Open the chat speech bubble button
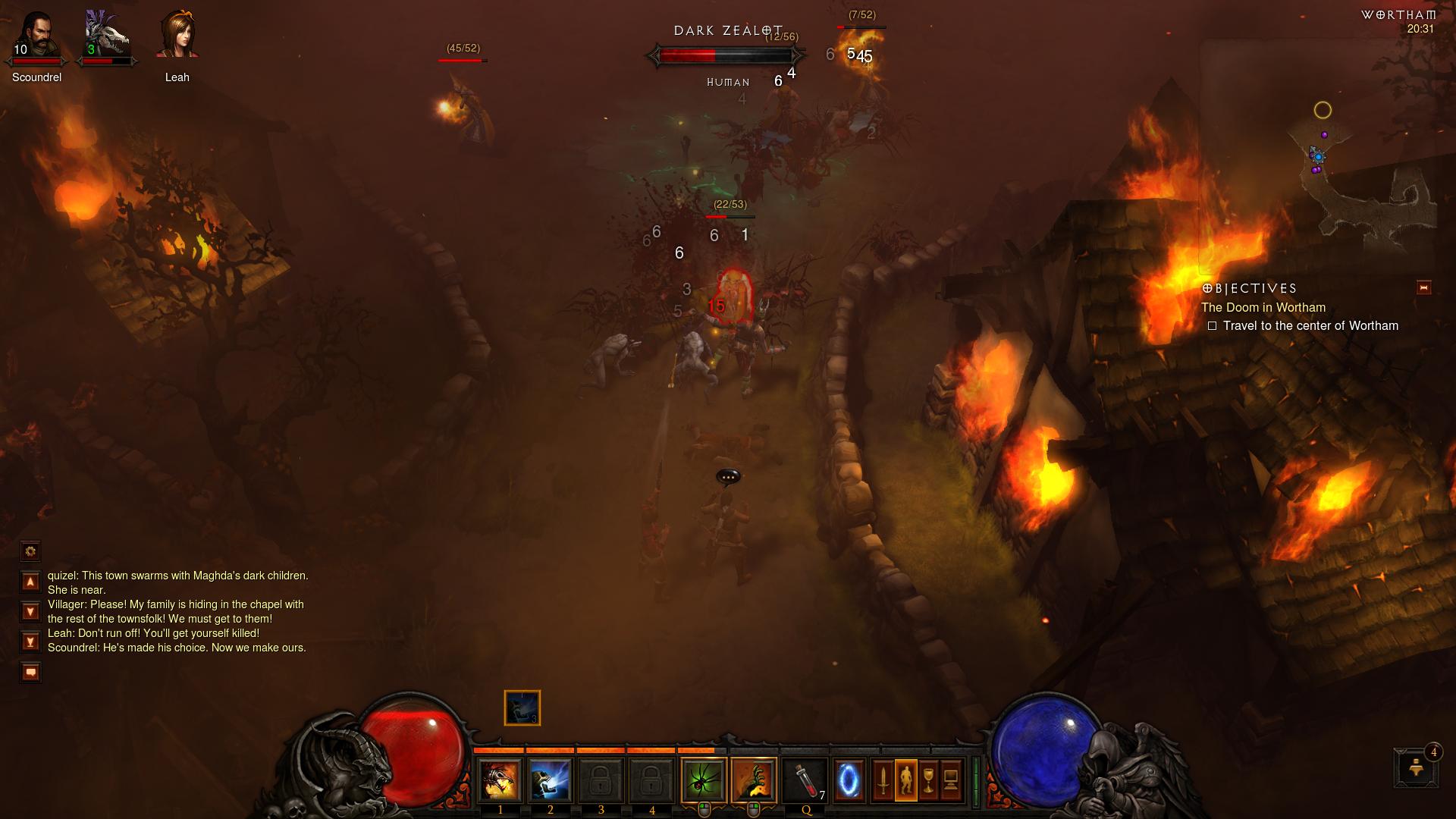The image size is (1456, 819). pyautogui.click(x=30, y=672)
